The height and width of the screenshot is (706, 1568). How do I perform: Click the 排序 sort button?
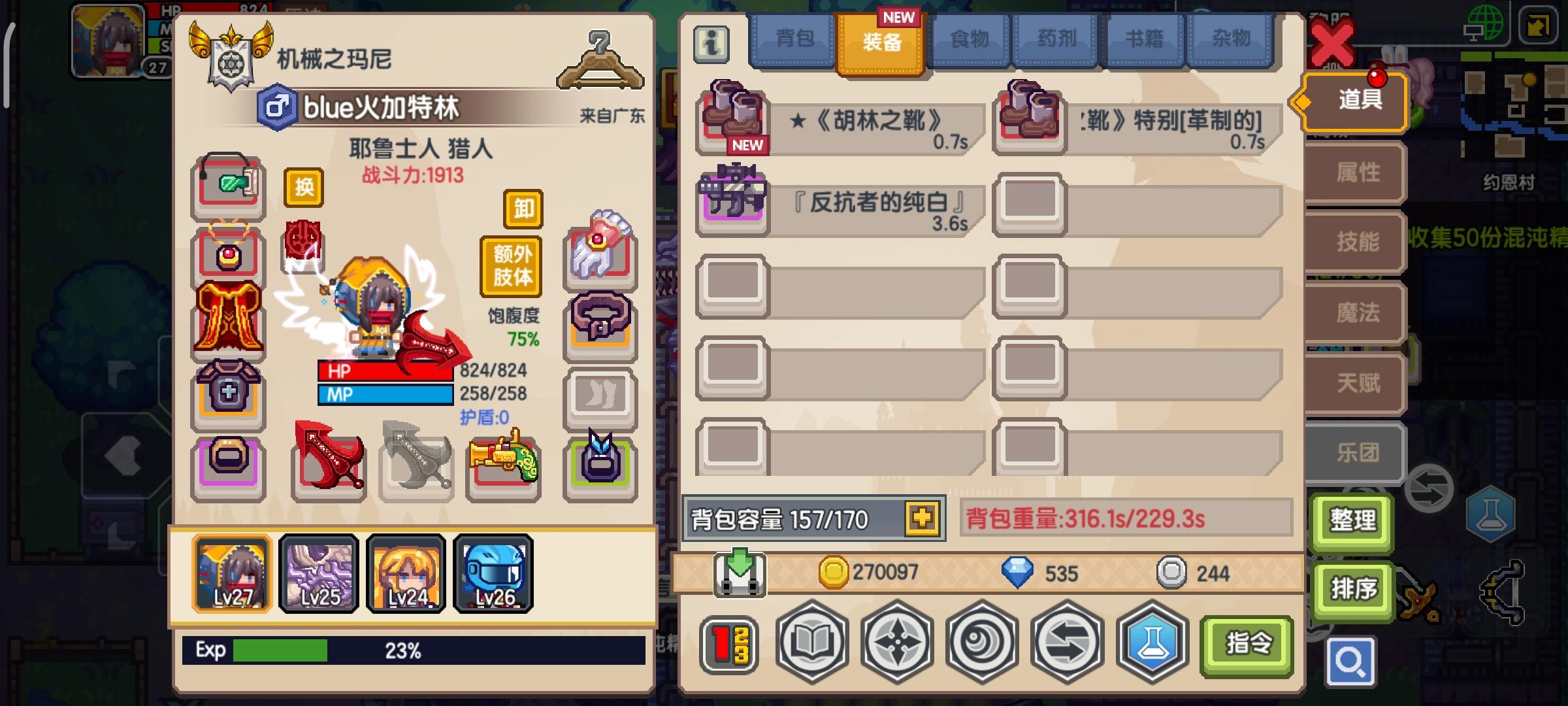pyautogui.click(x=1353, y=589)
